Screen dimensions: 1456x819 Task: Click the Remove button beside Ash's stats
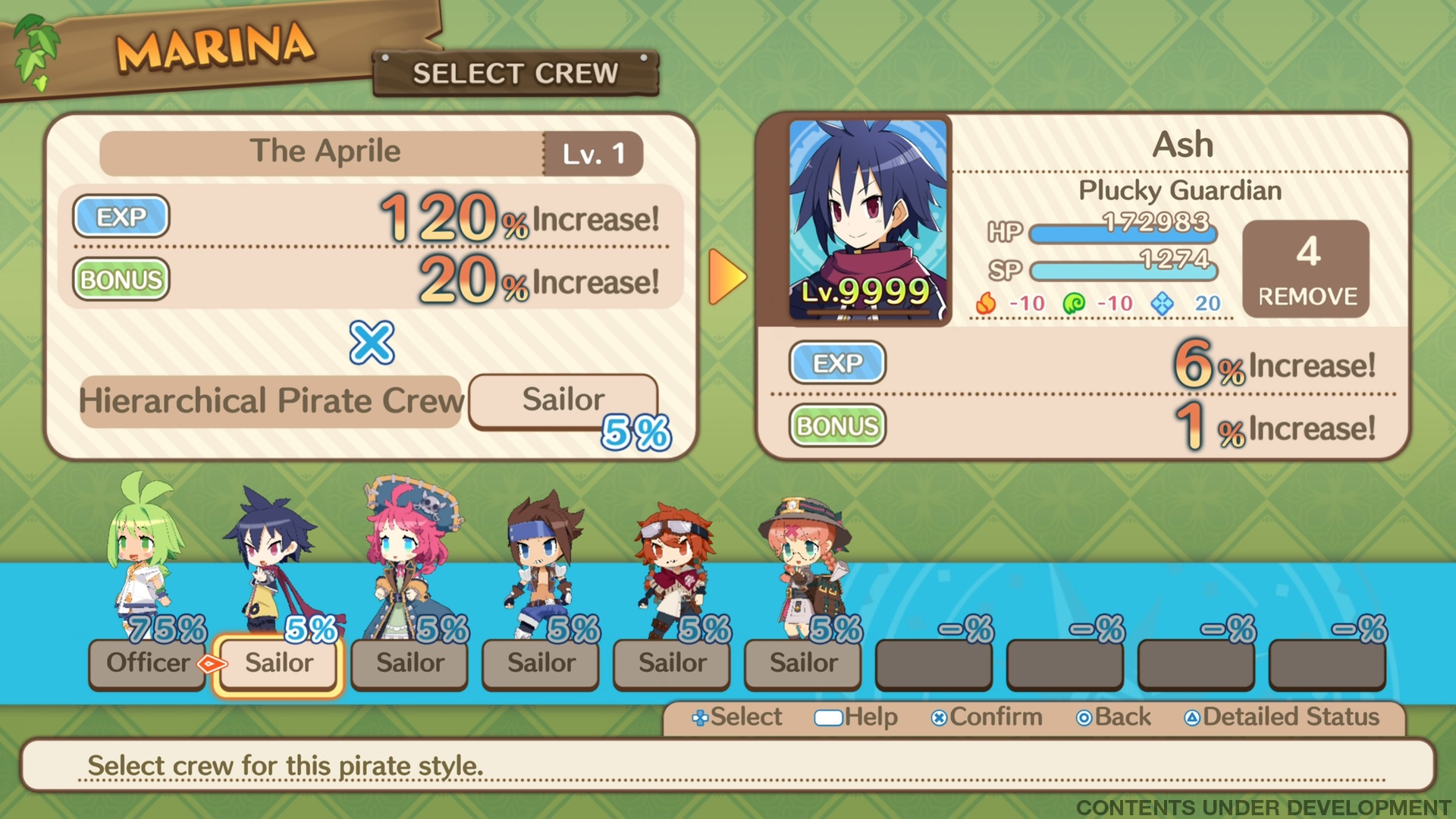[1306, 269]
